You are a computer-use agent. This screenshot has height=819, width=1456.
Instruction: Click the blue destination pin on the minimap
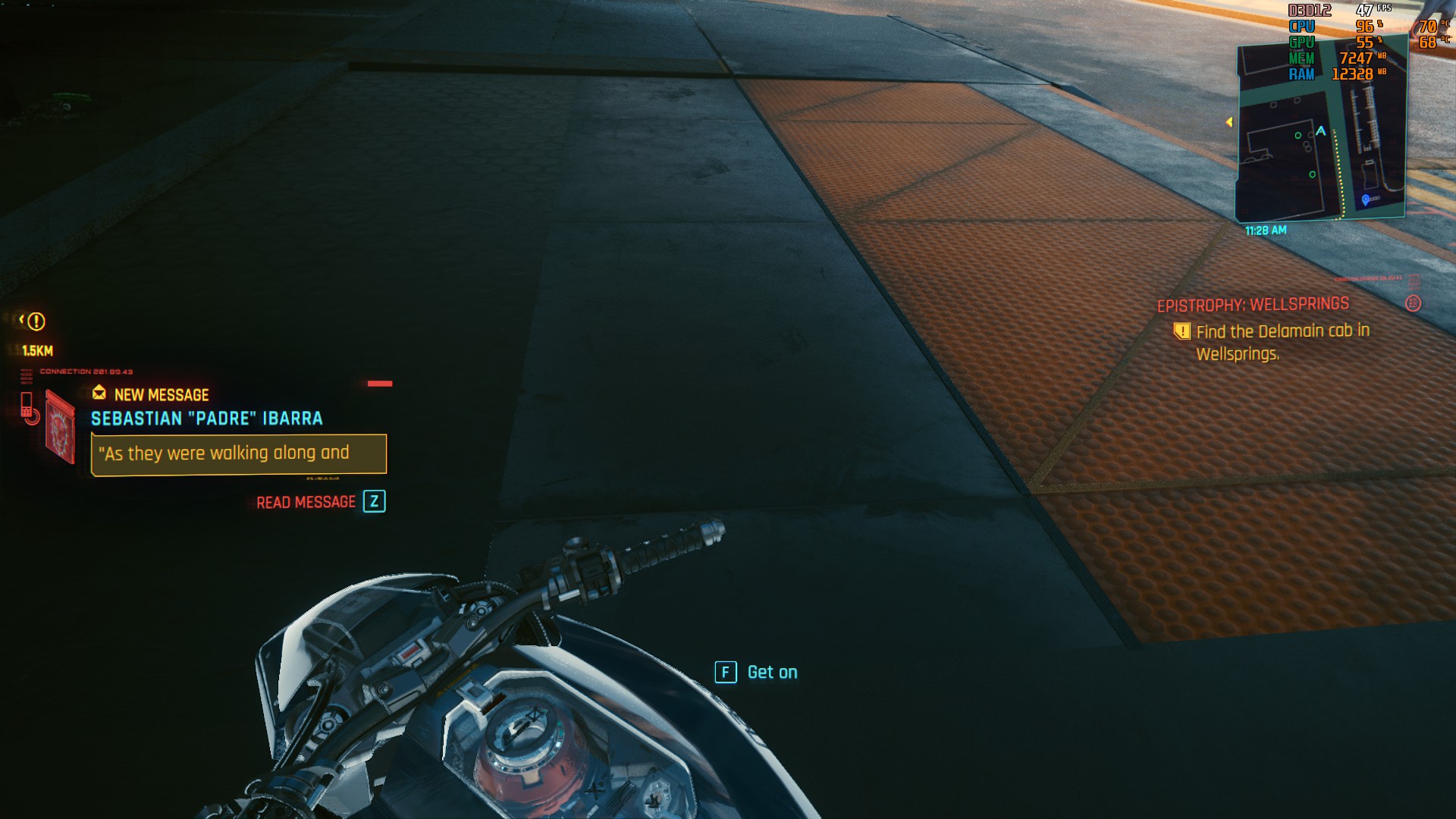click(x=1365, y=200)
